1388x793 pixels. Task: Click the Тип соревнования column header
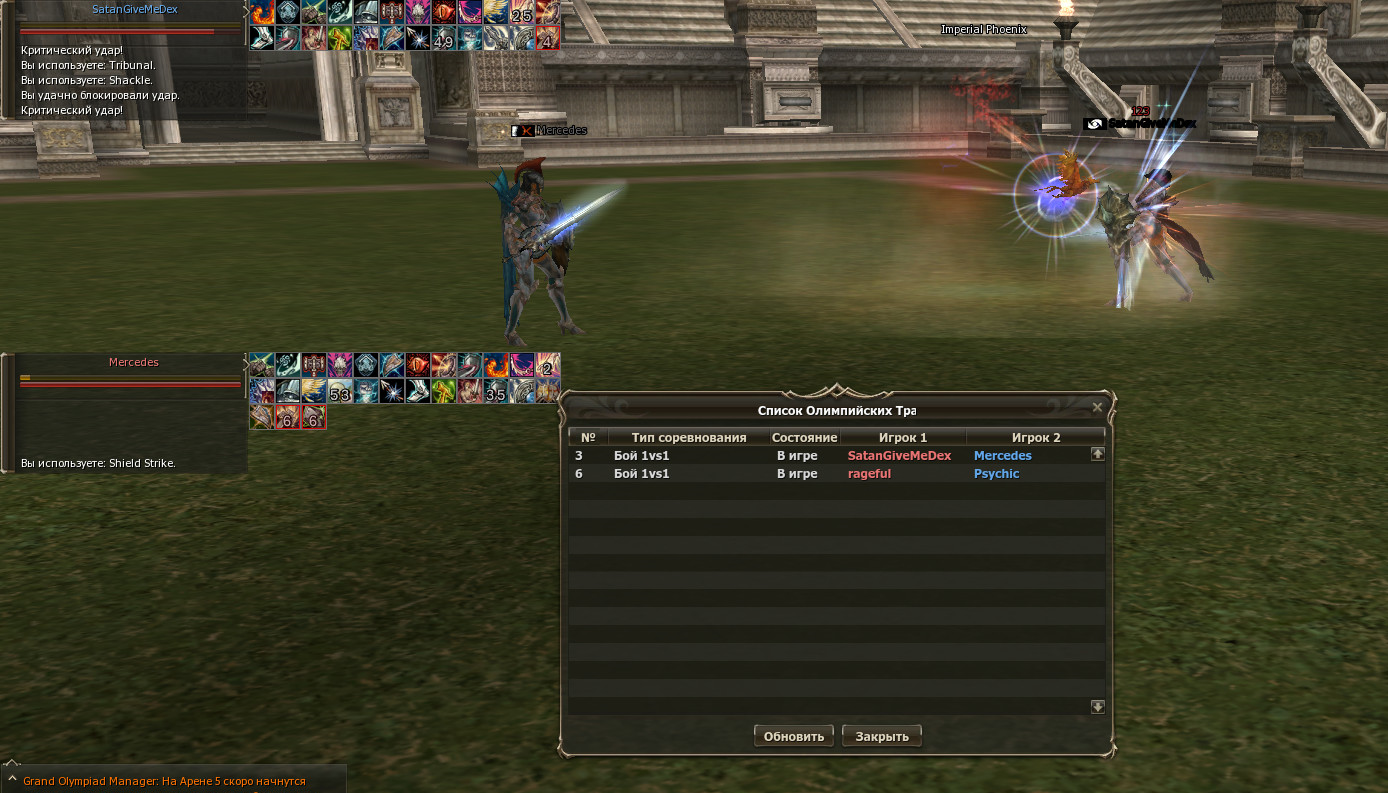point(688,437)
